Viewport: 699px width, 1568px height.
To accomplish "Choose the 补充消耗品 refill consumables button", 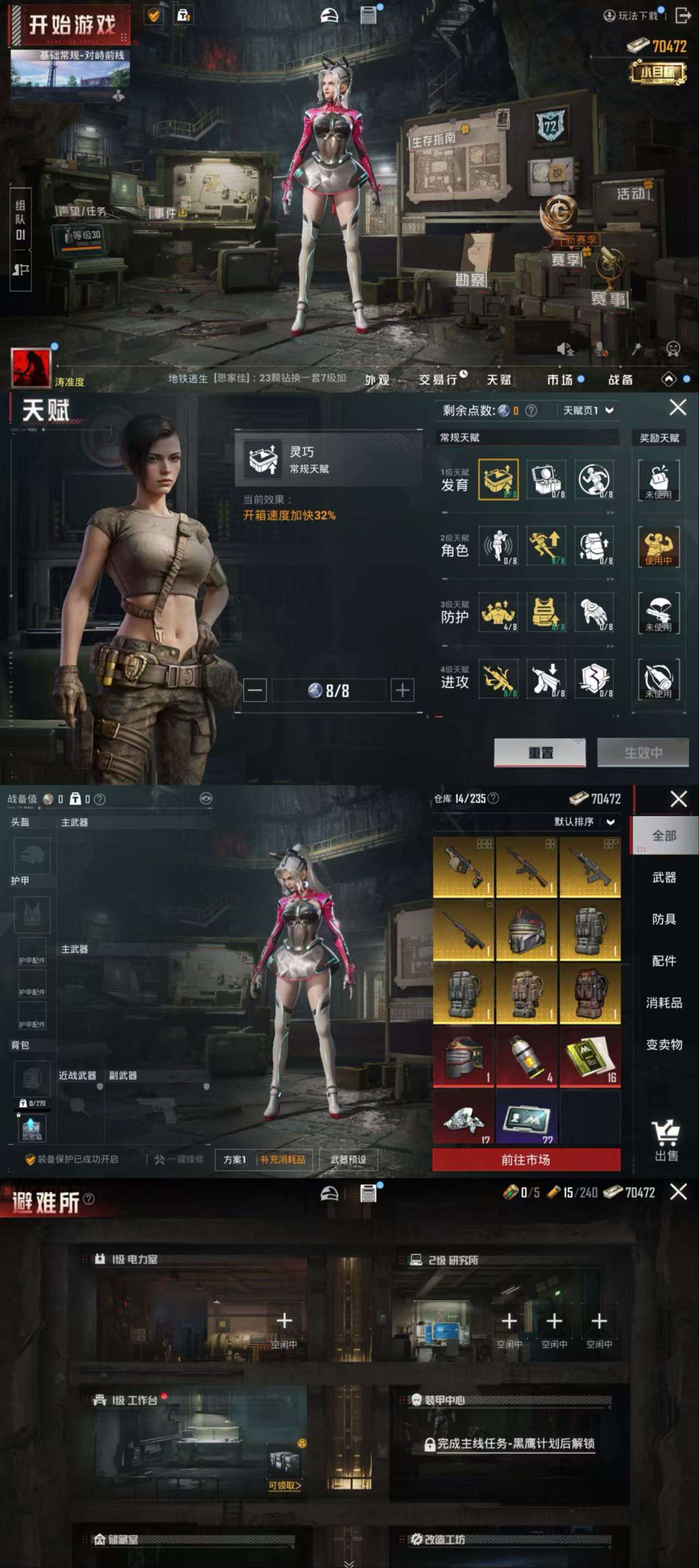I will 283,1159.
